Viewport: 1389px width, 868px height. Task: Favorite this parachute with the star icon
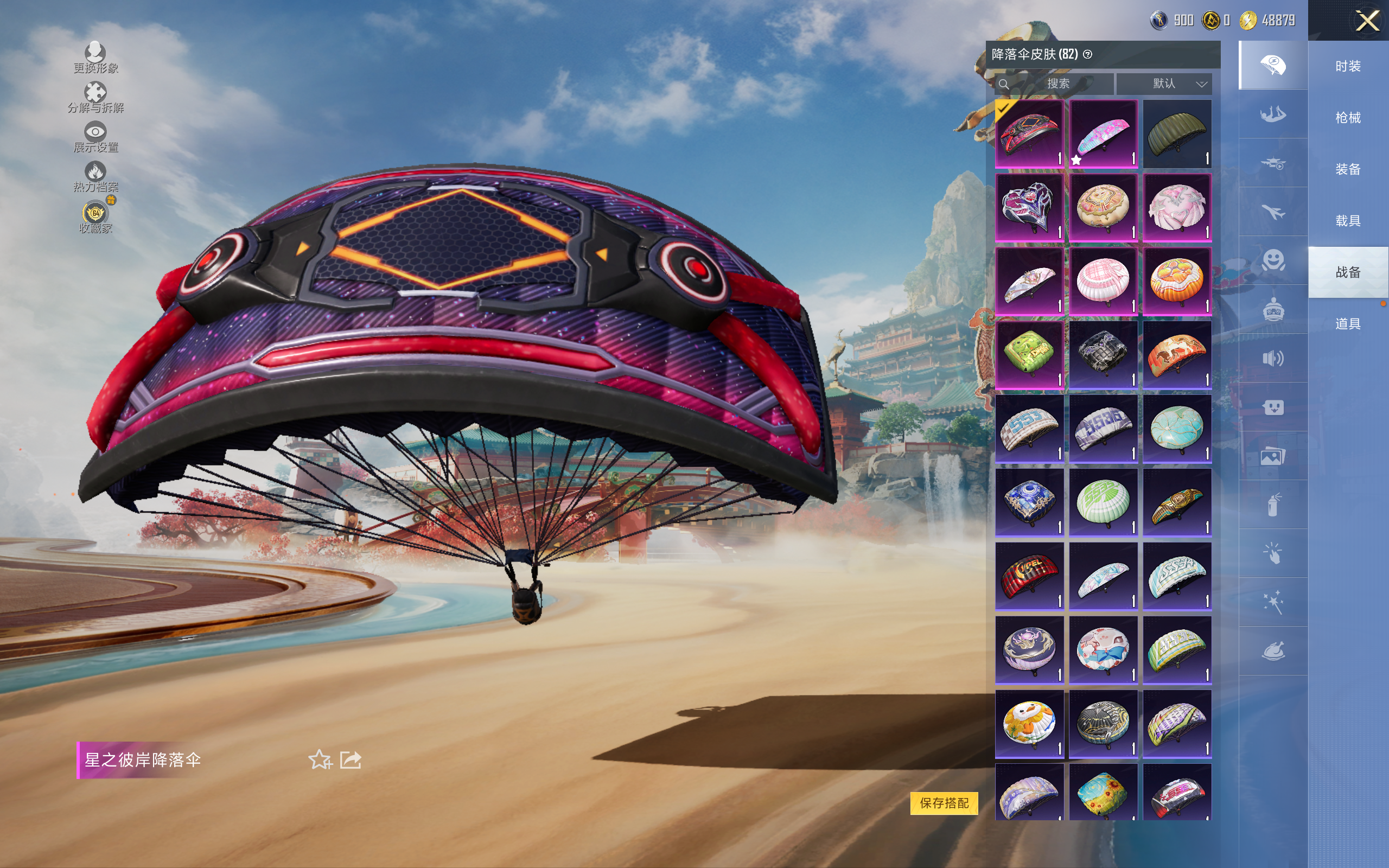320,759
